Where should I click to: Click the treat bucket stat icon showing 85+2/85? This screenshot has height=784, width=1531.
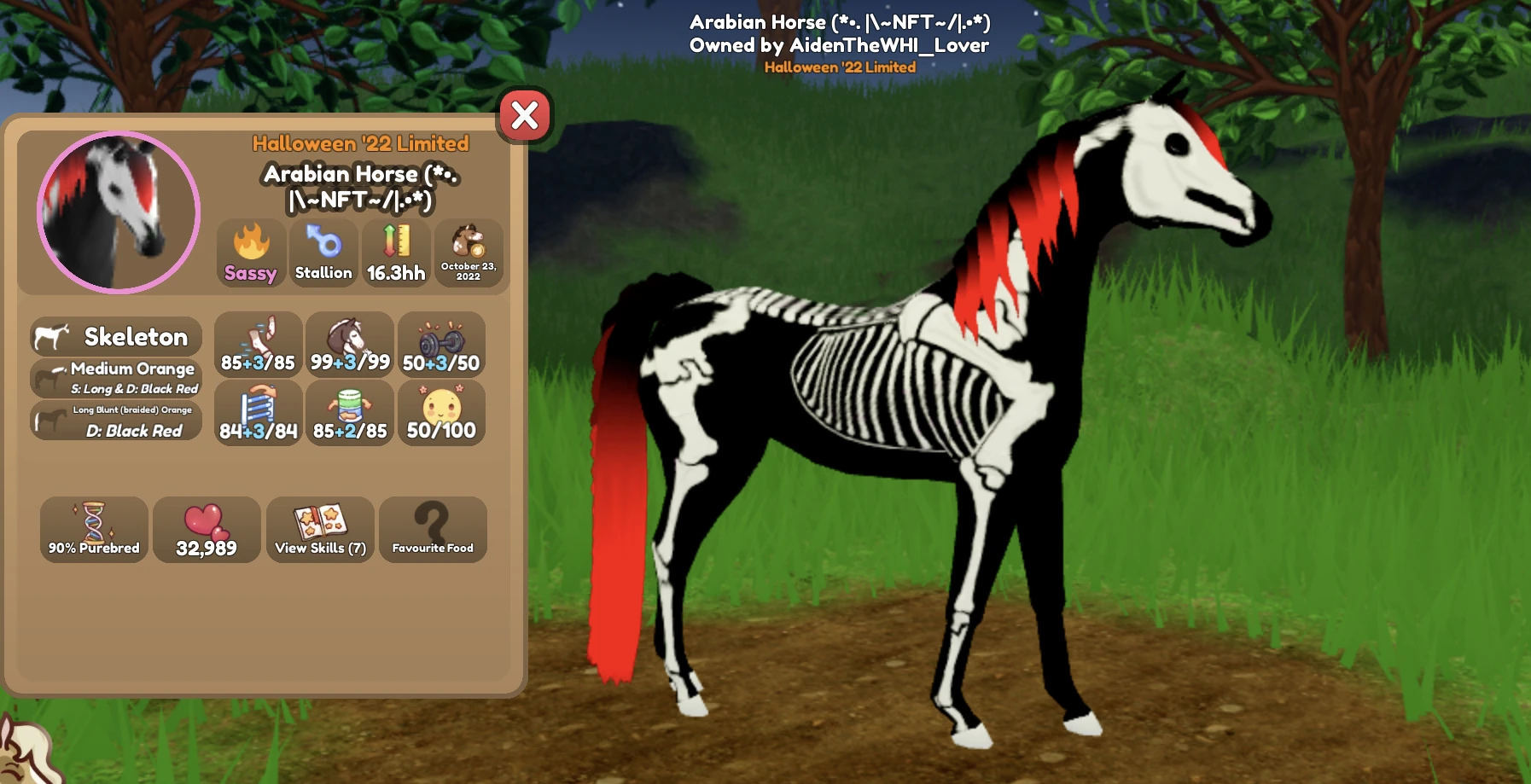[350, 414]
